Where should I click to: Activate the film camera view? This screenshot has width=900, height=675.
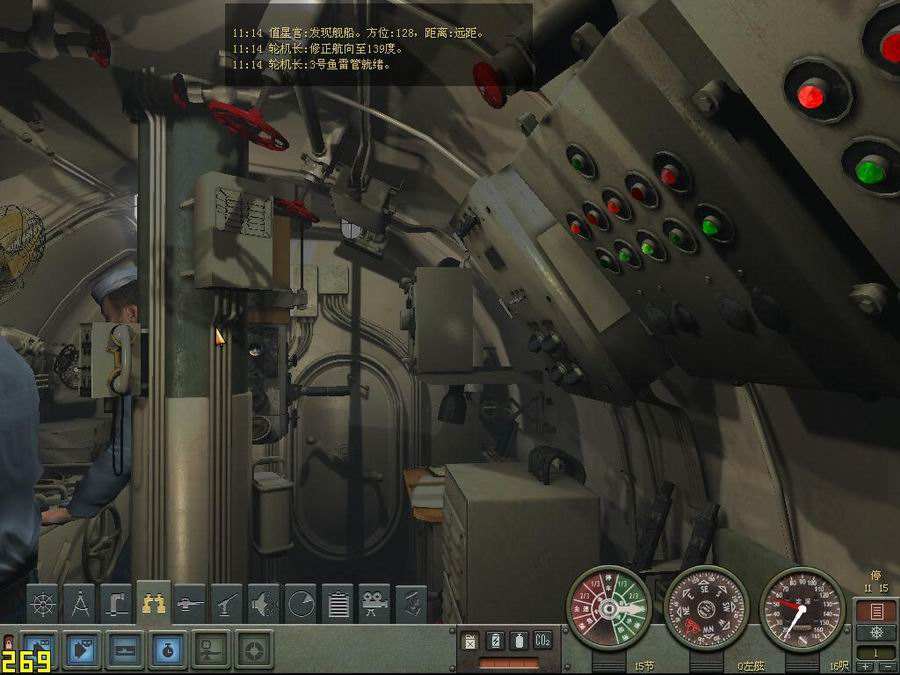coord(375,604)
